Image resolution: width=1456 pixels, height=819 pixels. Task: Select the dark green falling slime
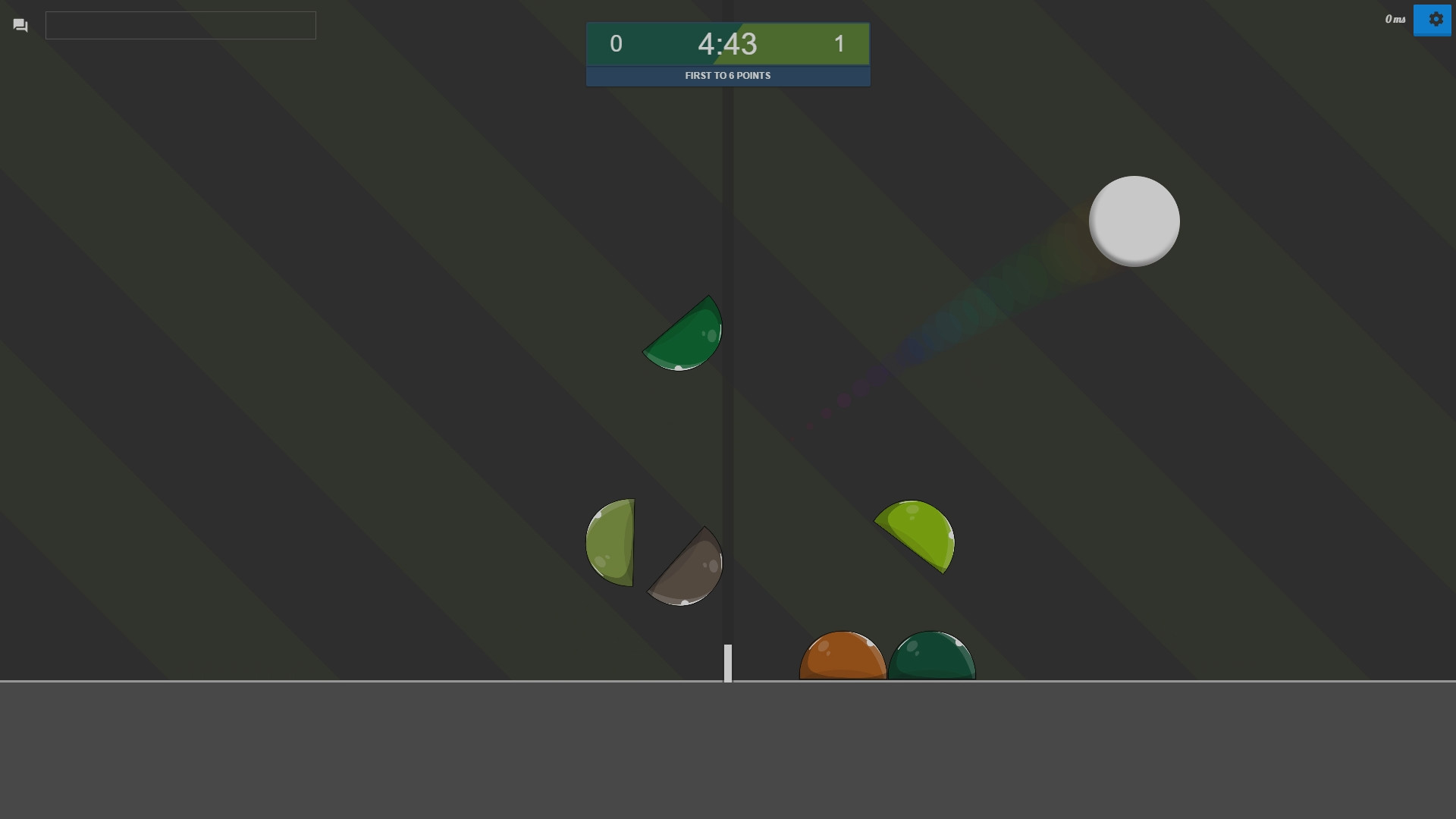(x=685, y=336)
